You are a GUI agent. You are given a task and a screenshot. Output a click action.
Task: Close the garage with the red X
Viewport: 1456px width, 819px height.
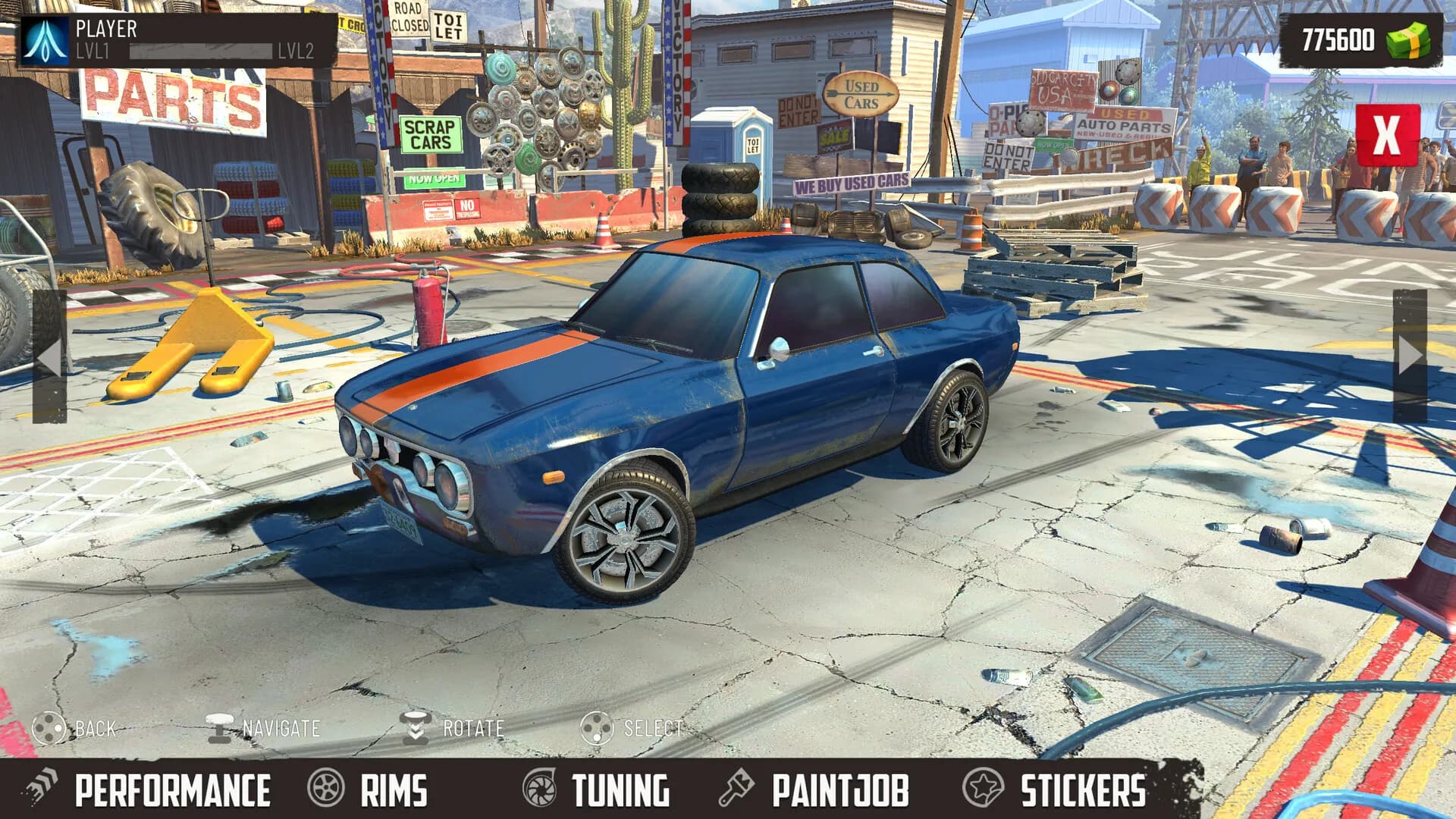tap(1387, 136)
